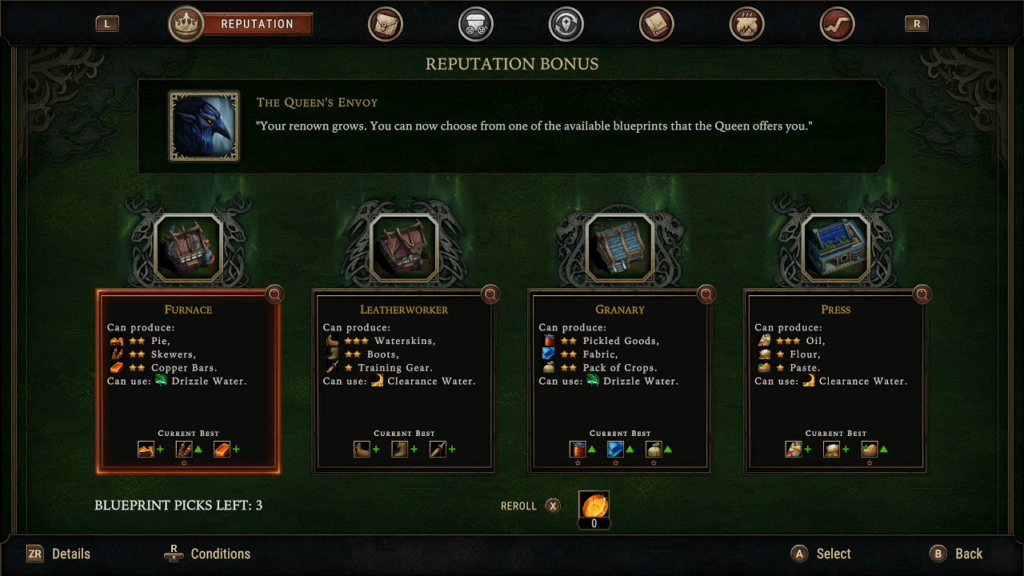Pick the Granary blueprint card
Image resolution: width=1024 pixels, height=576 pixels.
[x=620, y=380]
